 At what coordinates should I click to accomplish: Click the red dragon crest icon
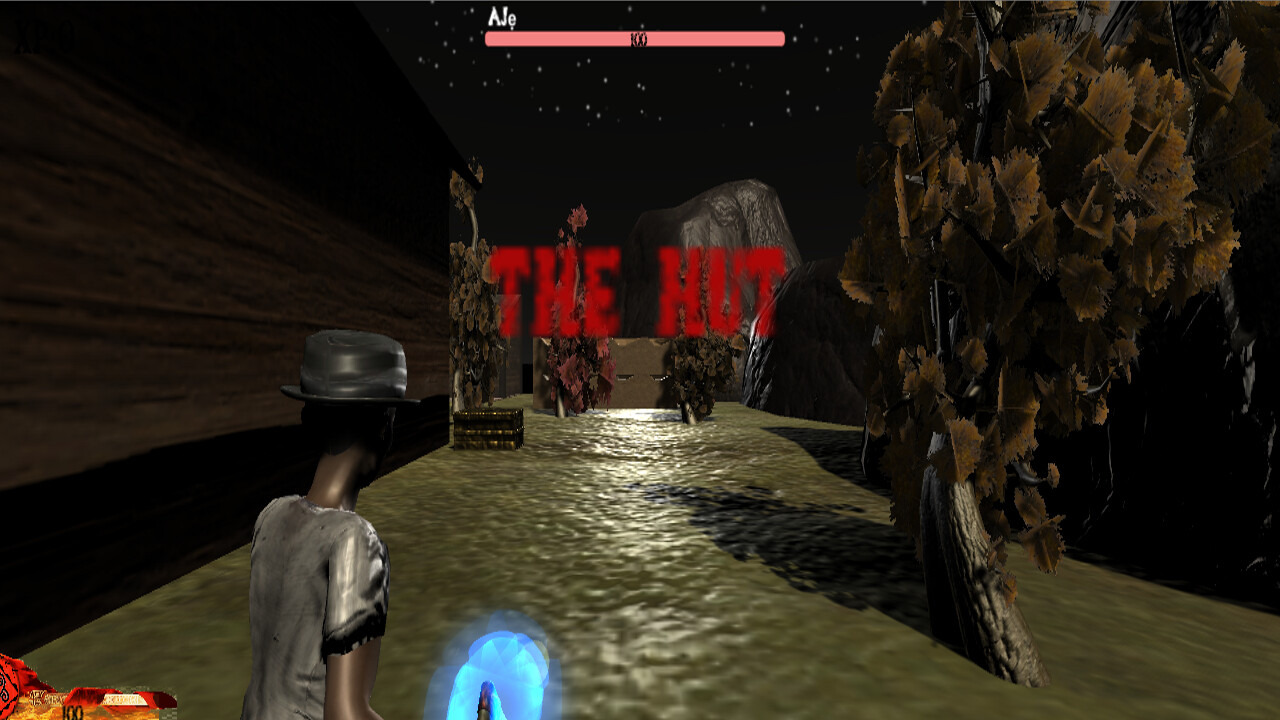tap(10, 690)
